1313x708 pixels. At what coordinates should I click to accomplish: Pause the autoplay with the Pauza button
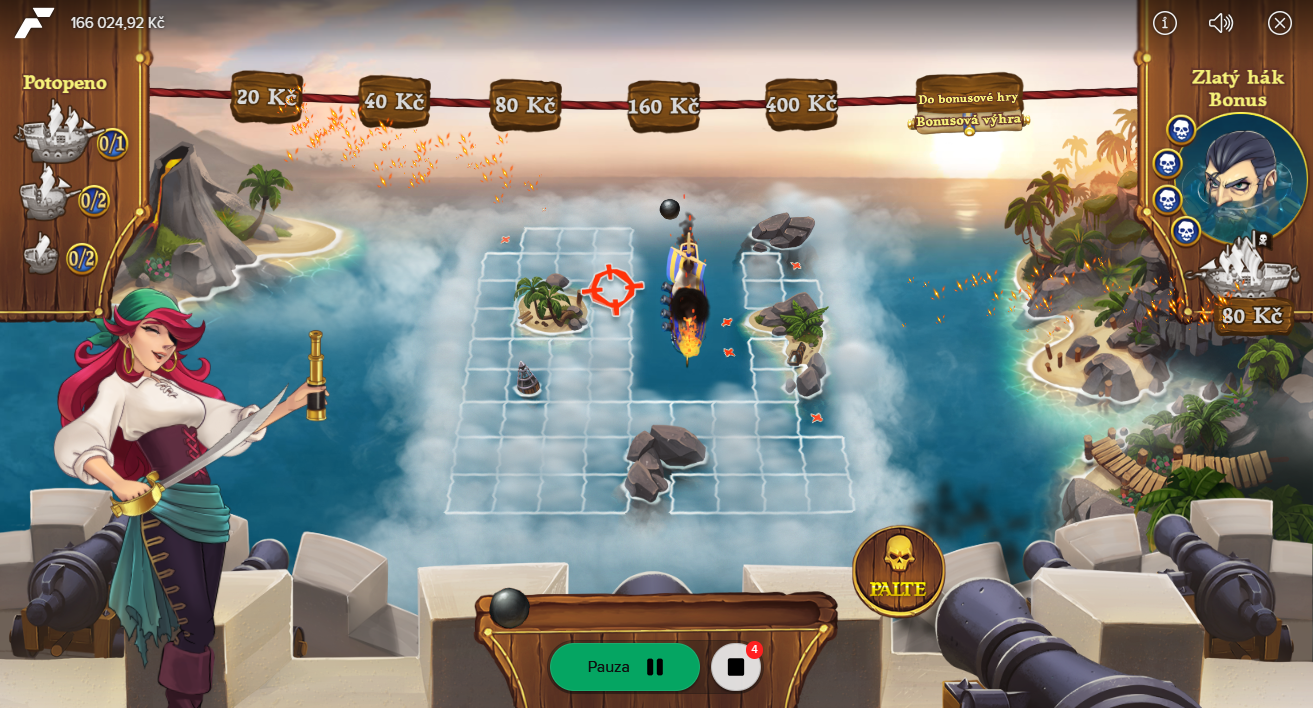click(624, 667)
